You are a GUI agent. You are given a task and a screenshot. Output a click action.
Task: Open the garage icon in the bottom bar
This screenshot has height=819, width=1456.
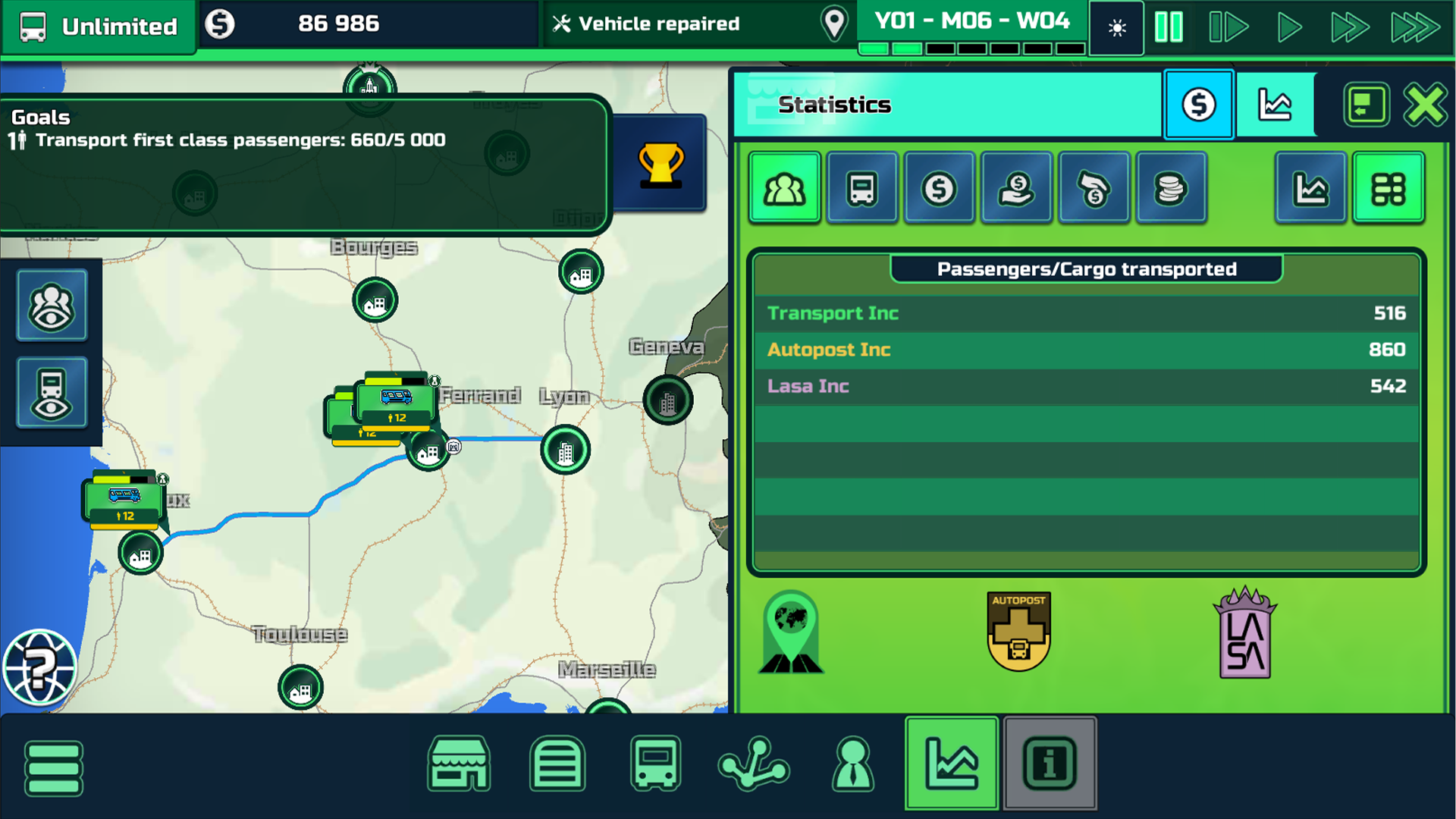tap(557, 765)
